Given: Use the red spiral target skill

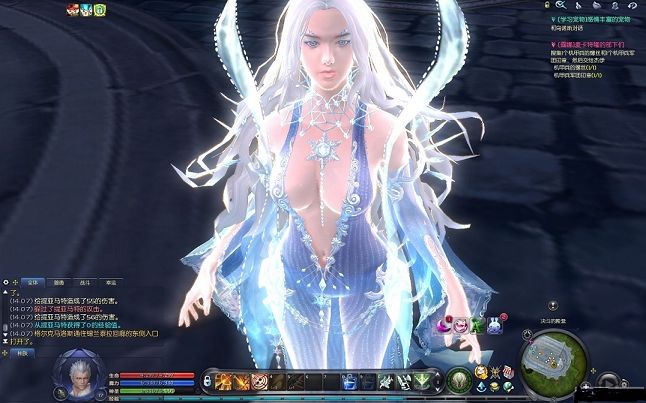Looking at the screenshot, I should click(x=260, y=381).
